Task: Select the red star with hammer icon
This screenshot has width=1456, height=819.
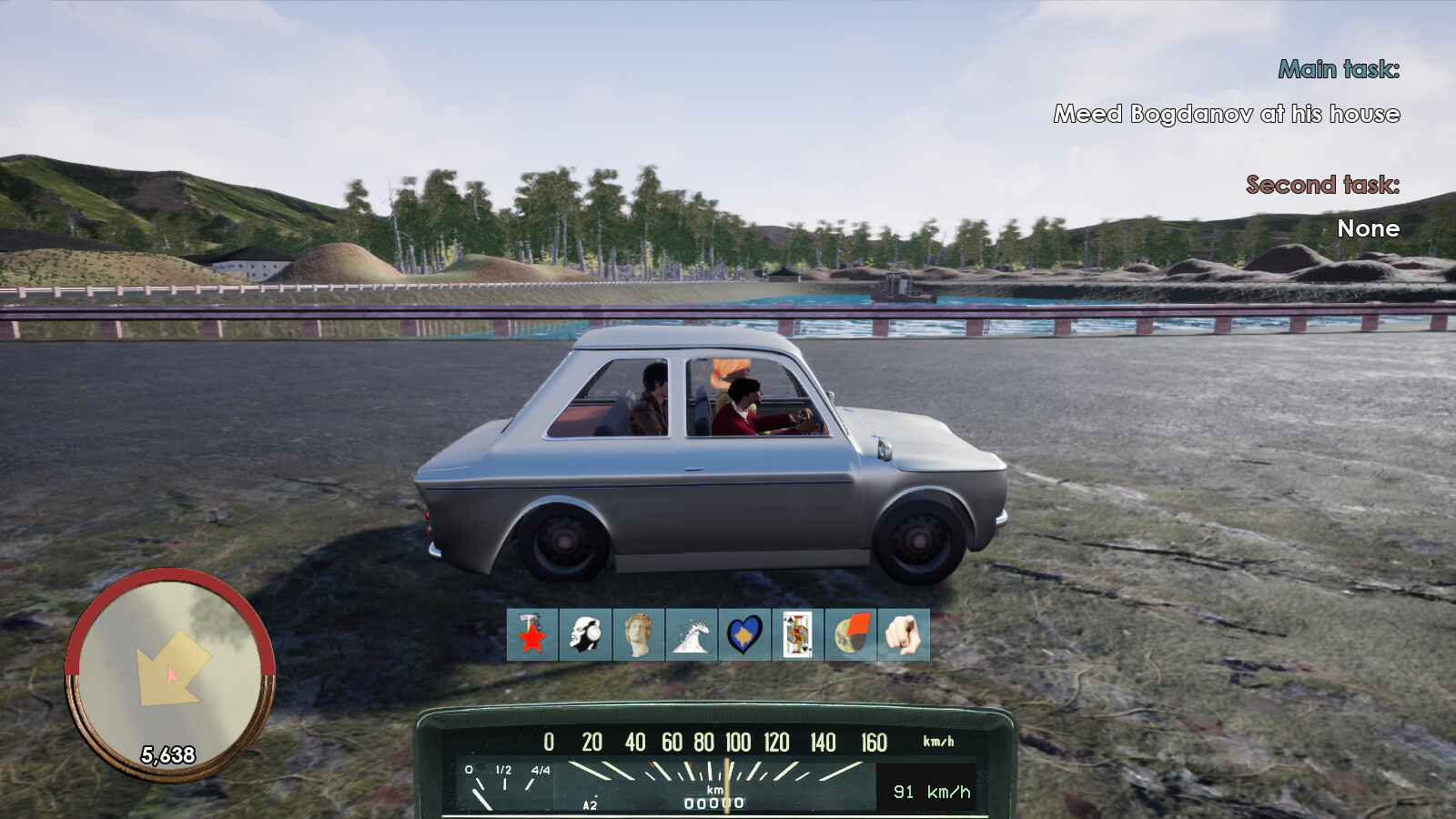Action: [532, 634]
